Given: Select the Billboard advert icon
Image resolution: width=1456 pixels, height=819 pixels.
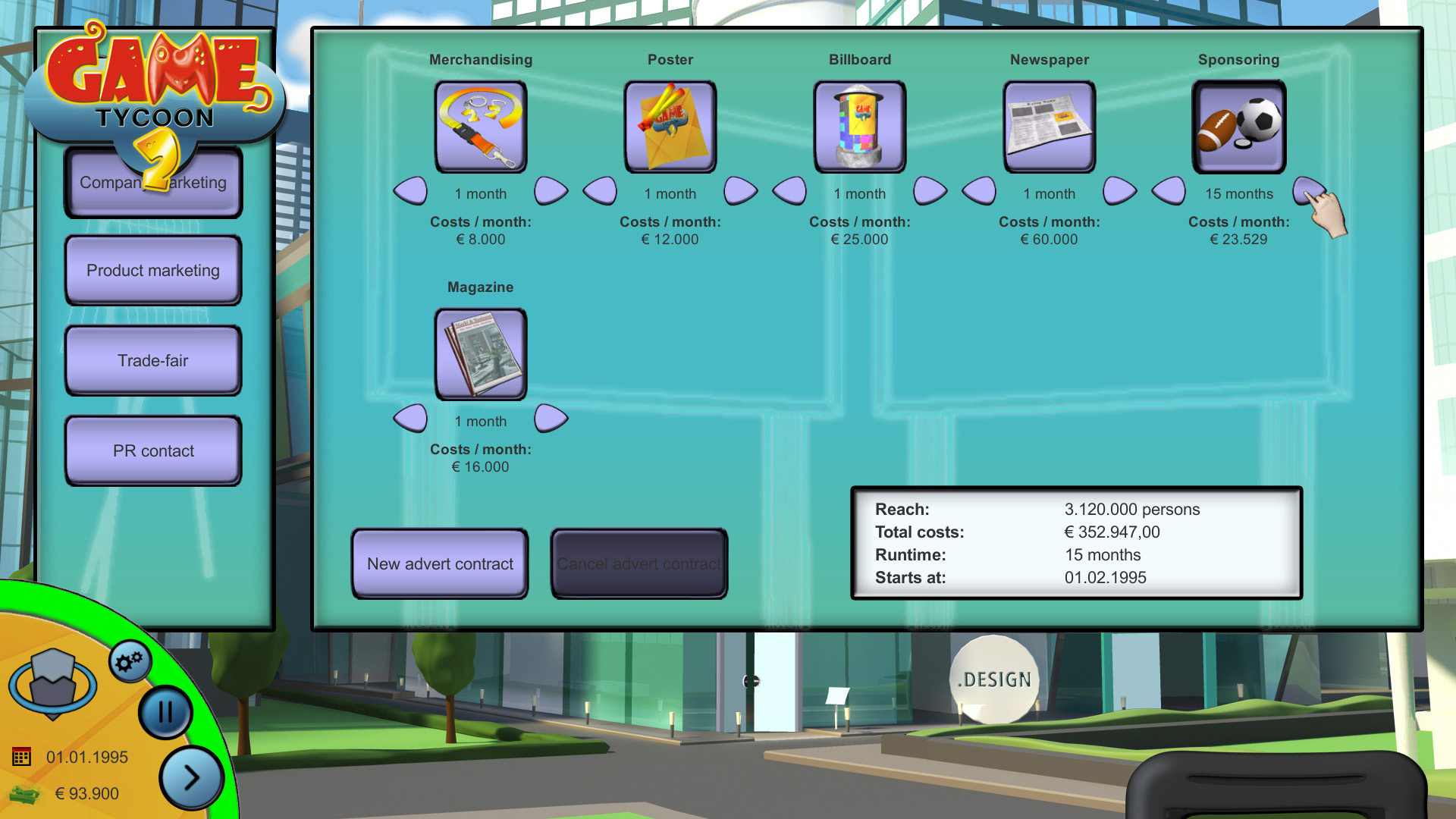Looking at the screenshot, I should click(x=860, y=127).
